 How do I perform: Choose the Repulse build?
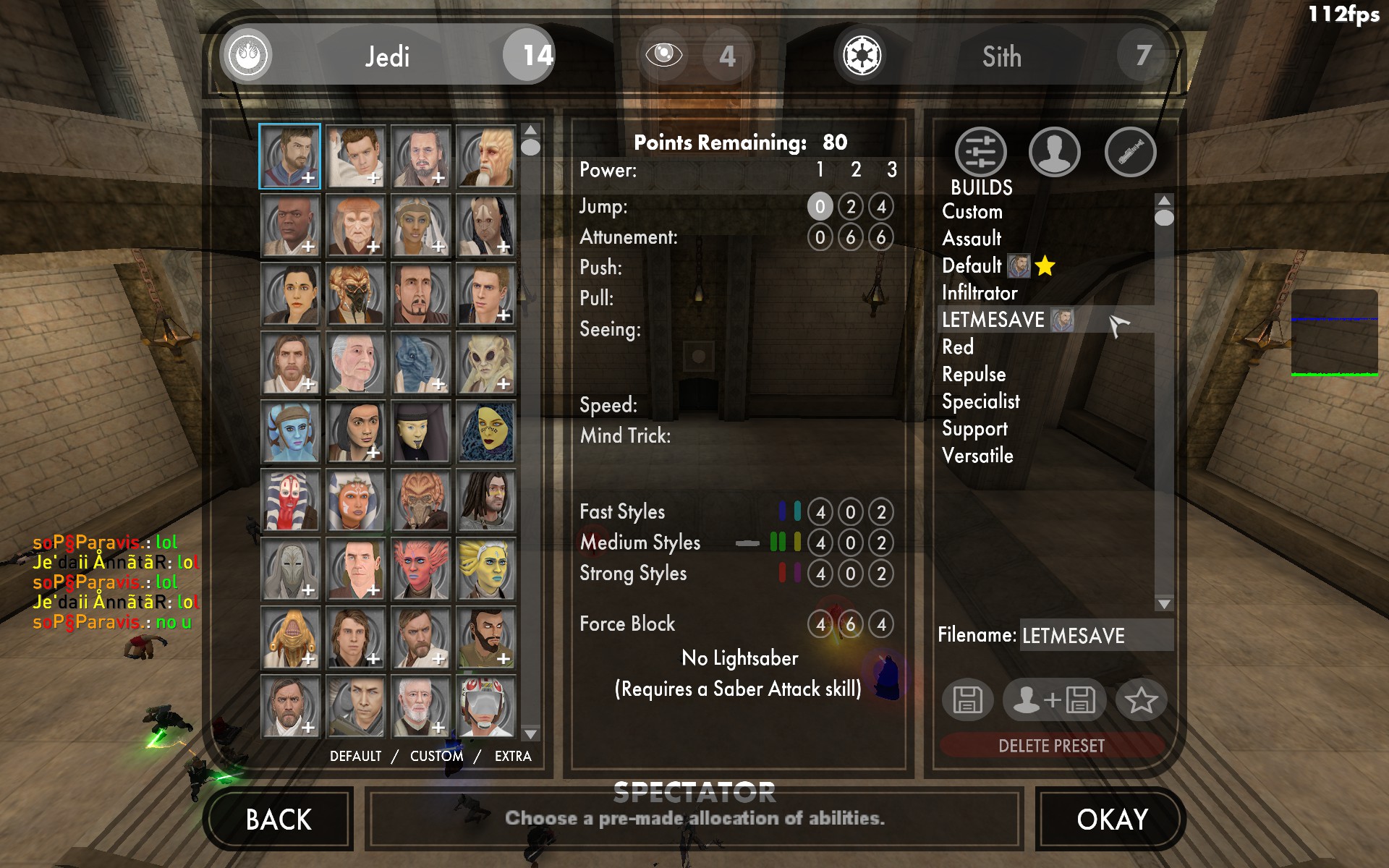point(974,374)
